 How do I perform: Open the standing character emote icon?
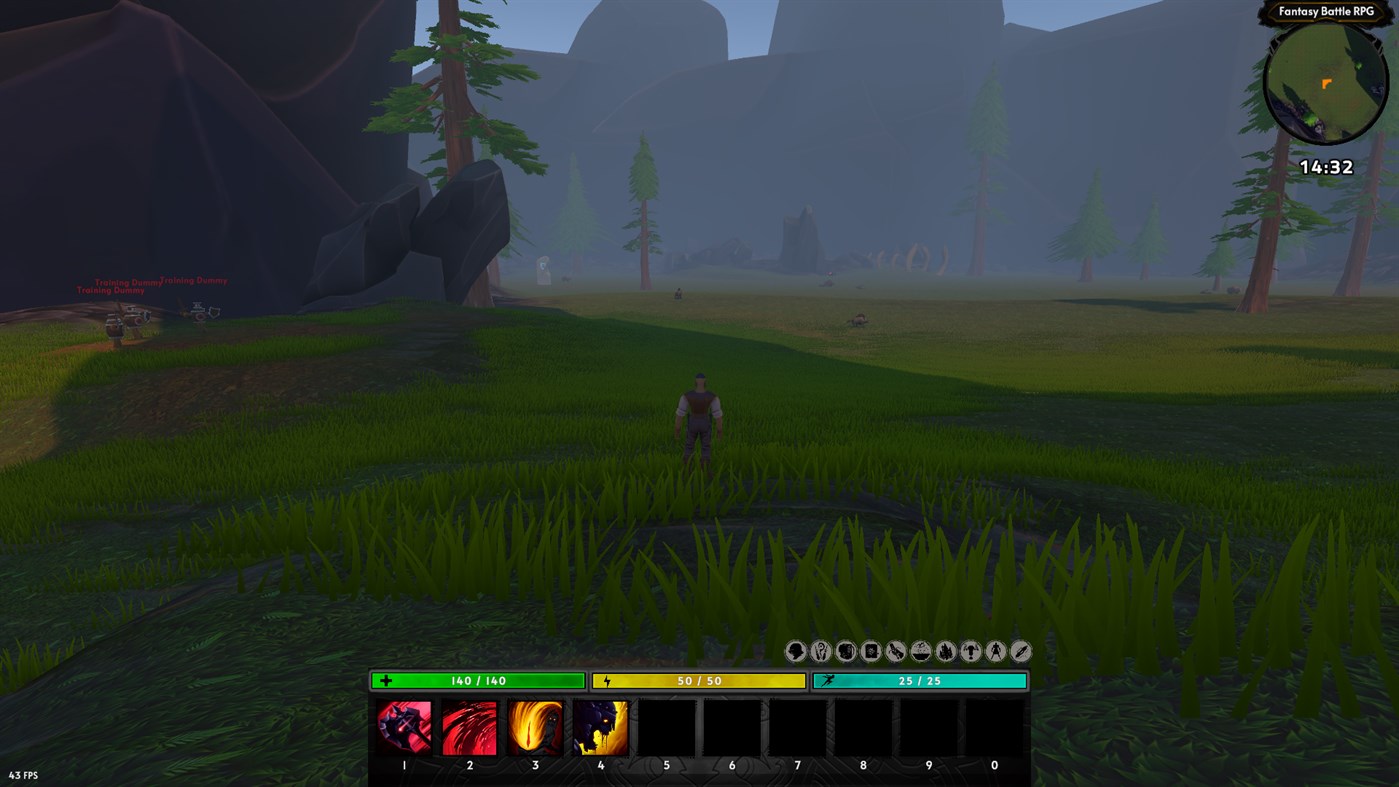point(993,650)
